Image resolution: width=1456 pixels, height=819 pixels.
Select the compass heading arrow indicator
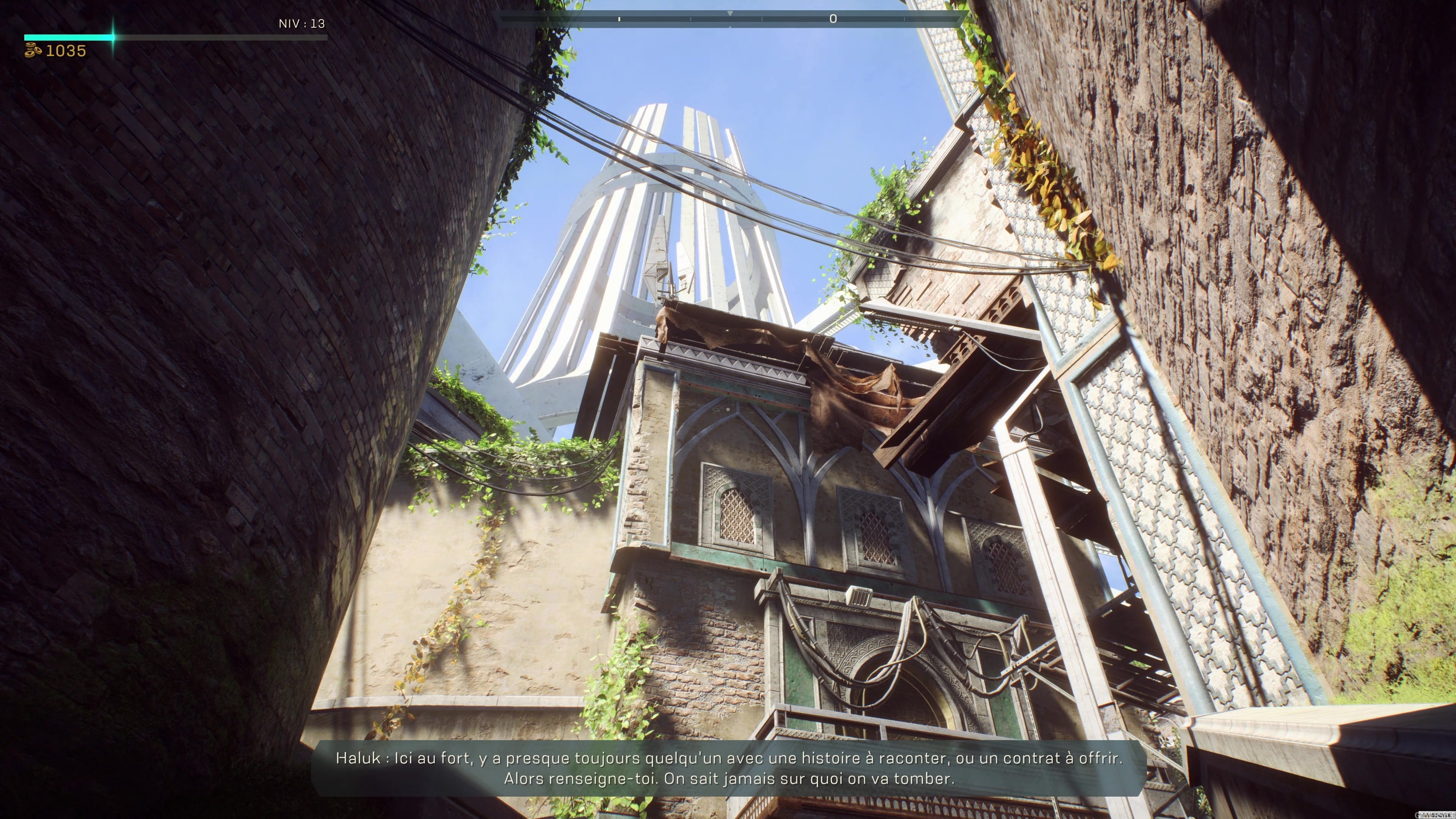[730, 13]
